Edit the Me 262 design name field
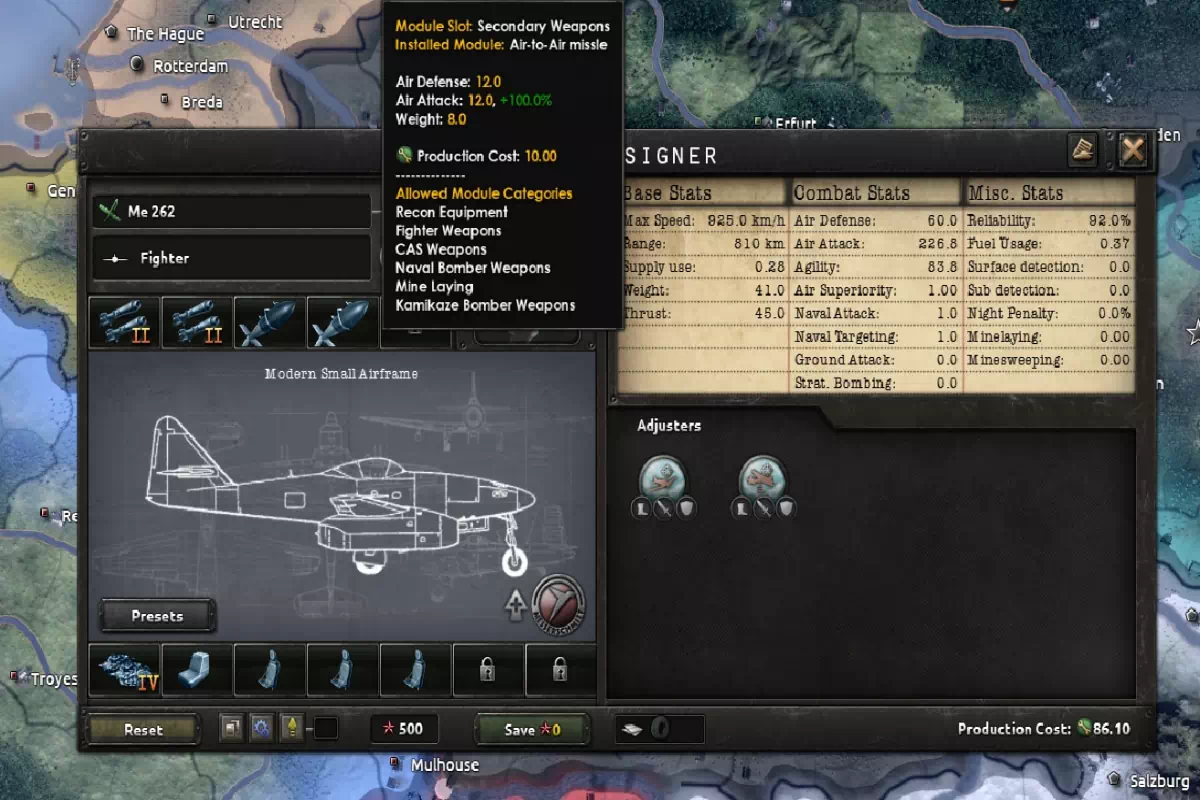 (232, 211)
